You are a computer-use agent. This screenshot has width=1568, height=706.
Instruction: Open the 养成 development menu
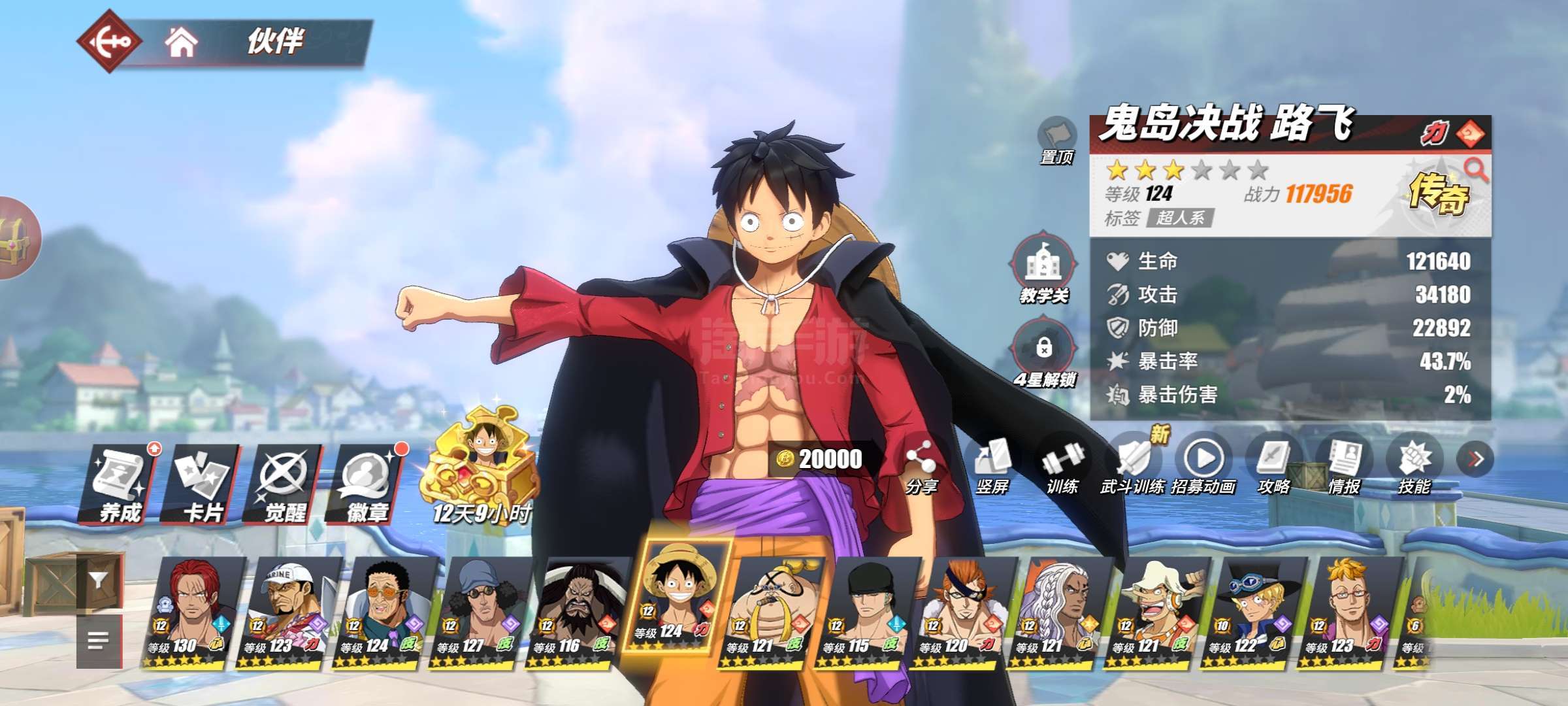pyautogui.click(x=120, y=484)
